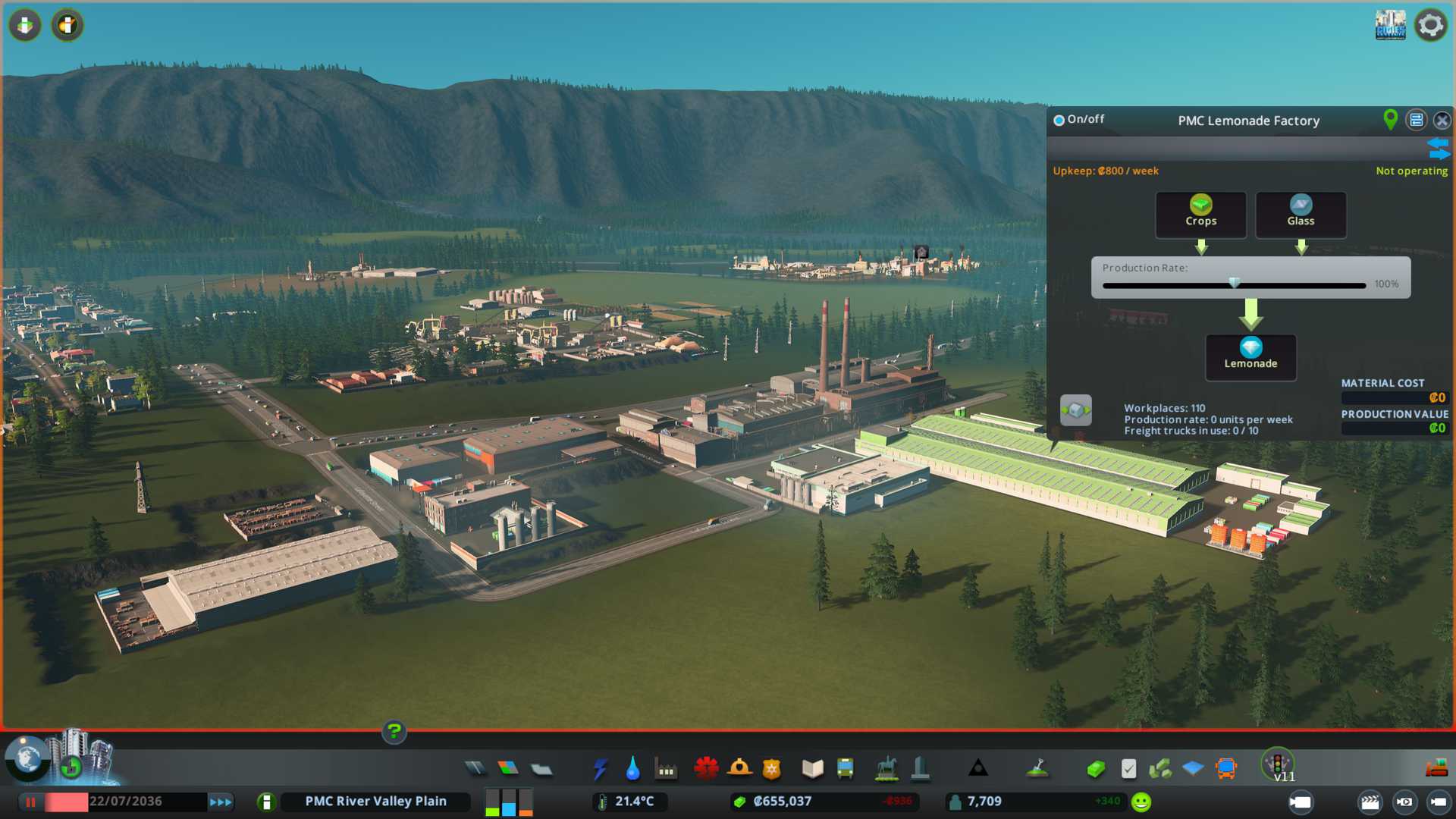The image size is (1456, 819).
Task: Open the Water and sewage menu
Action: coord(632,769)
